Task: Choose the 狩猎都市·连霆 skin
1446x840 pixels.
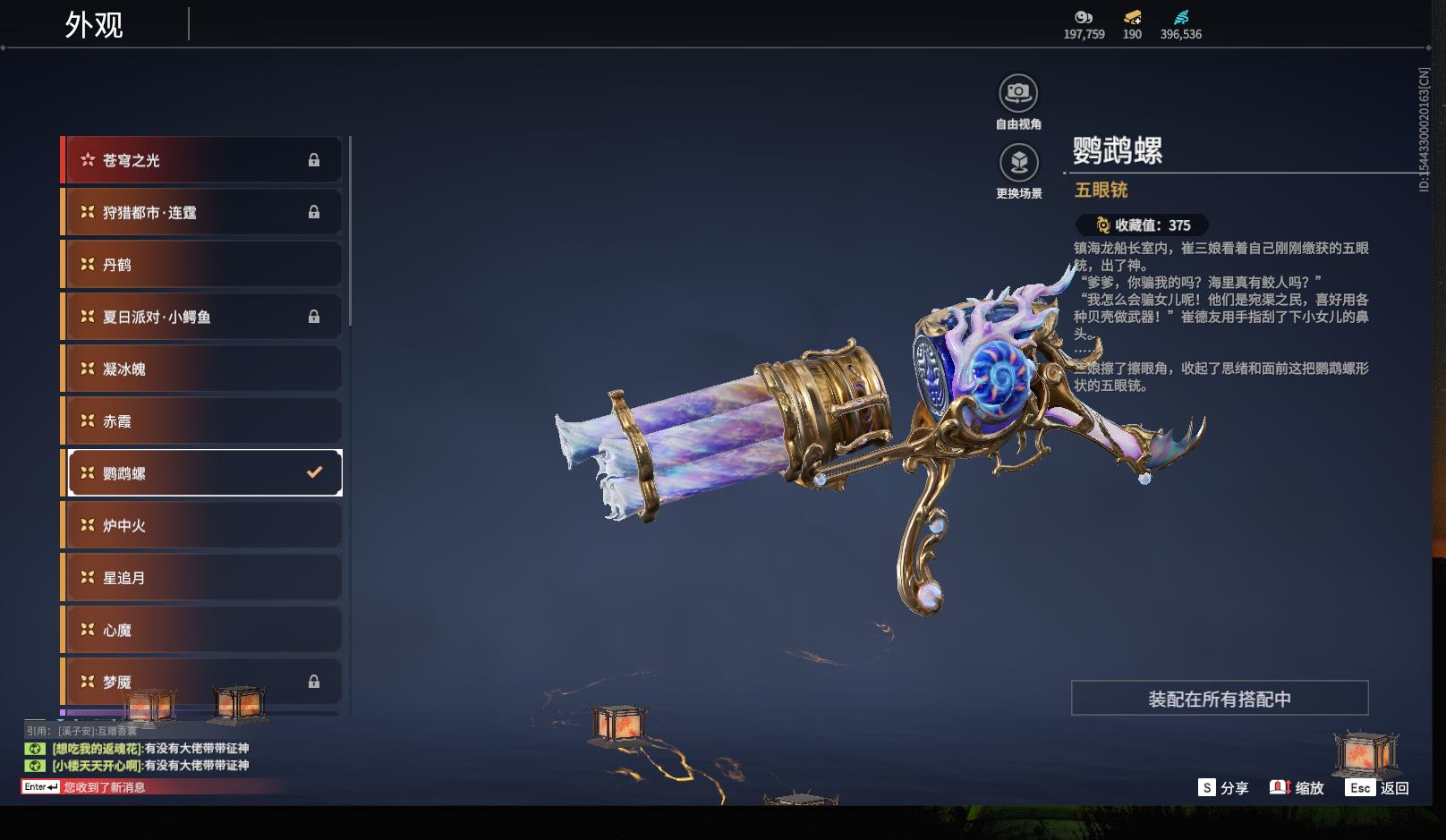Action: [202, 212]
